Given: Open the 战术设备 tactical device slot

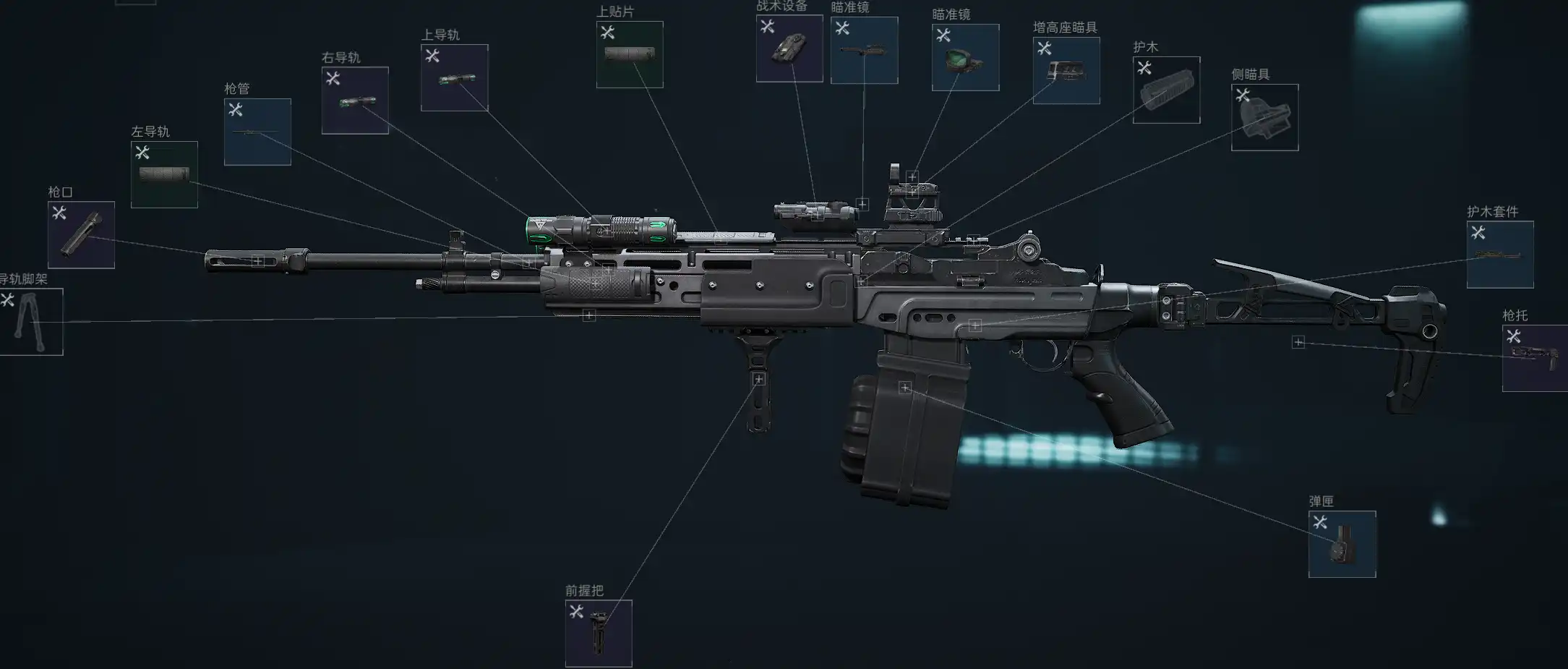Looking at the screenshot, I should pyautogui.click(x=789, y=48).
